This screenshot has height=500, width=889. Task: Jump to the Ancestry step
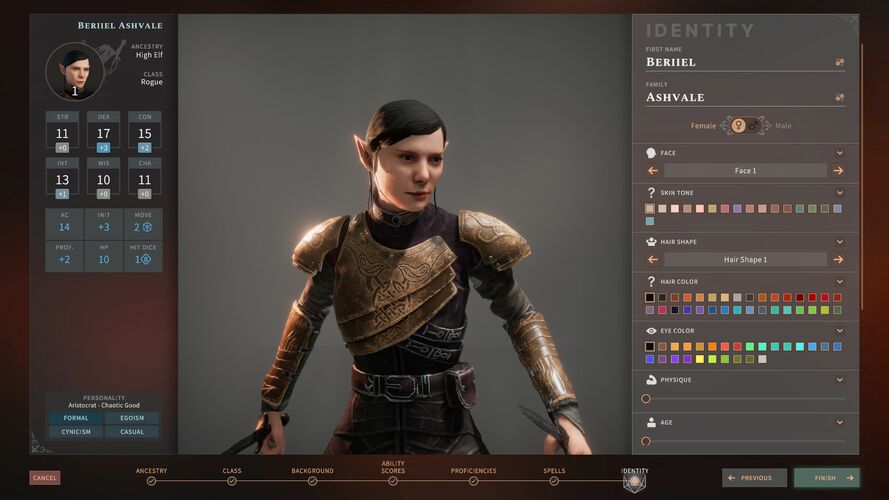point(151,480)
